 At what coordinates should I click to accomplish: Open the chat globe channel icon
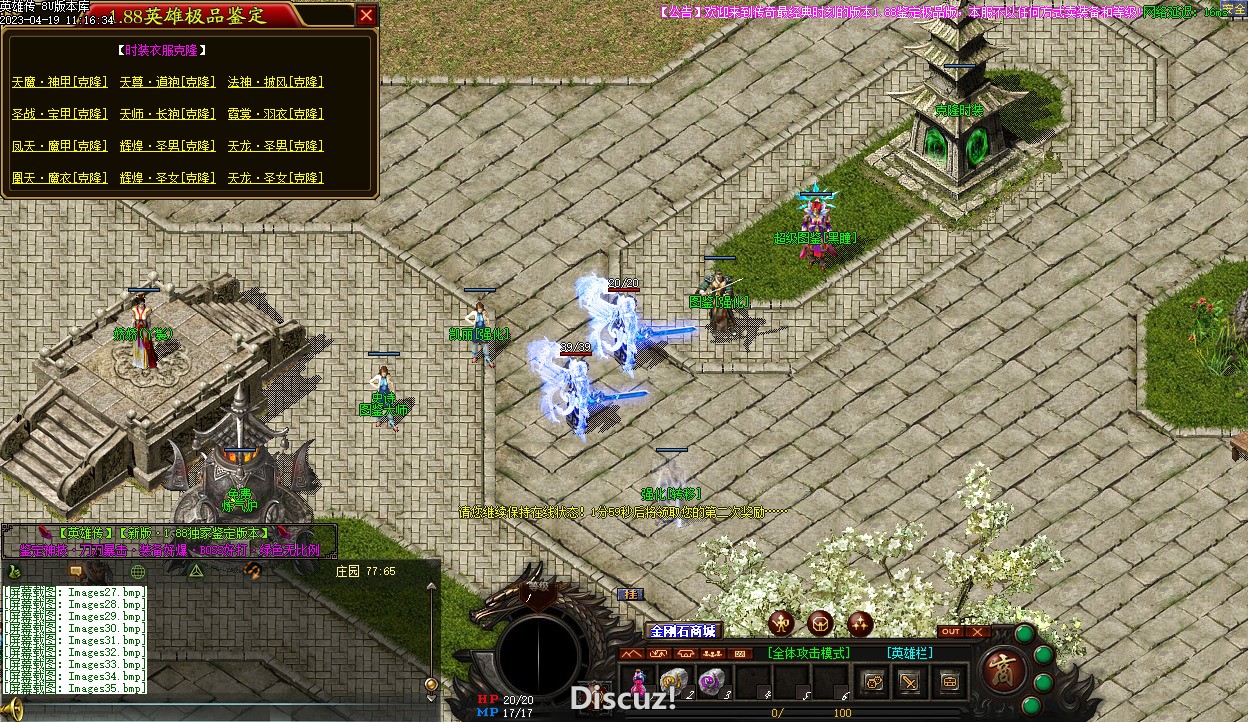pyautogui.click(x=138, y=571)
